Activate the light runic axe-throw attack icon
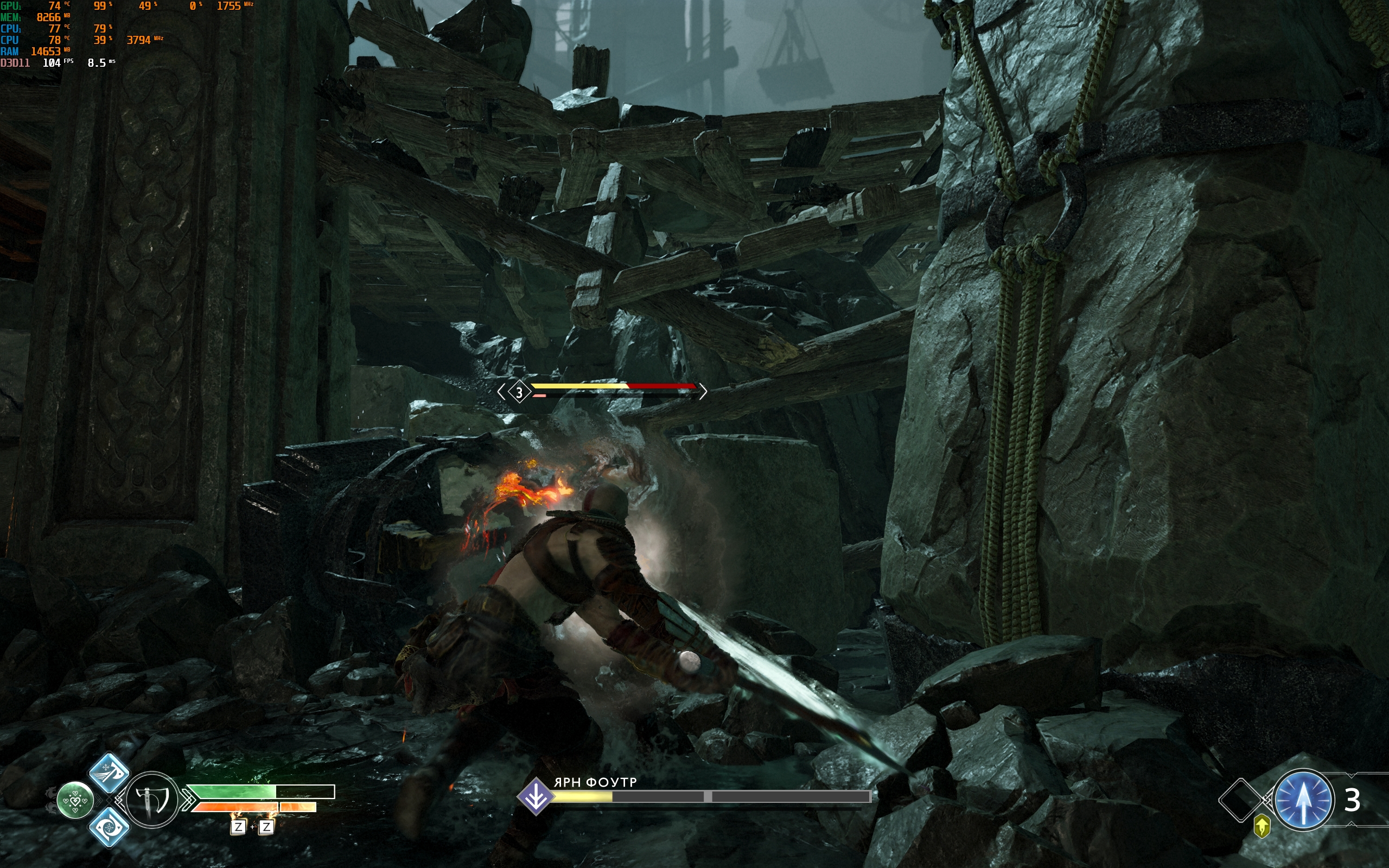This screenshot has height=868, width=1389. [109, 773]
